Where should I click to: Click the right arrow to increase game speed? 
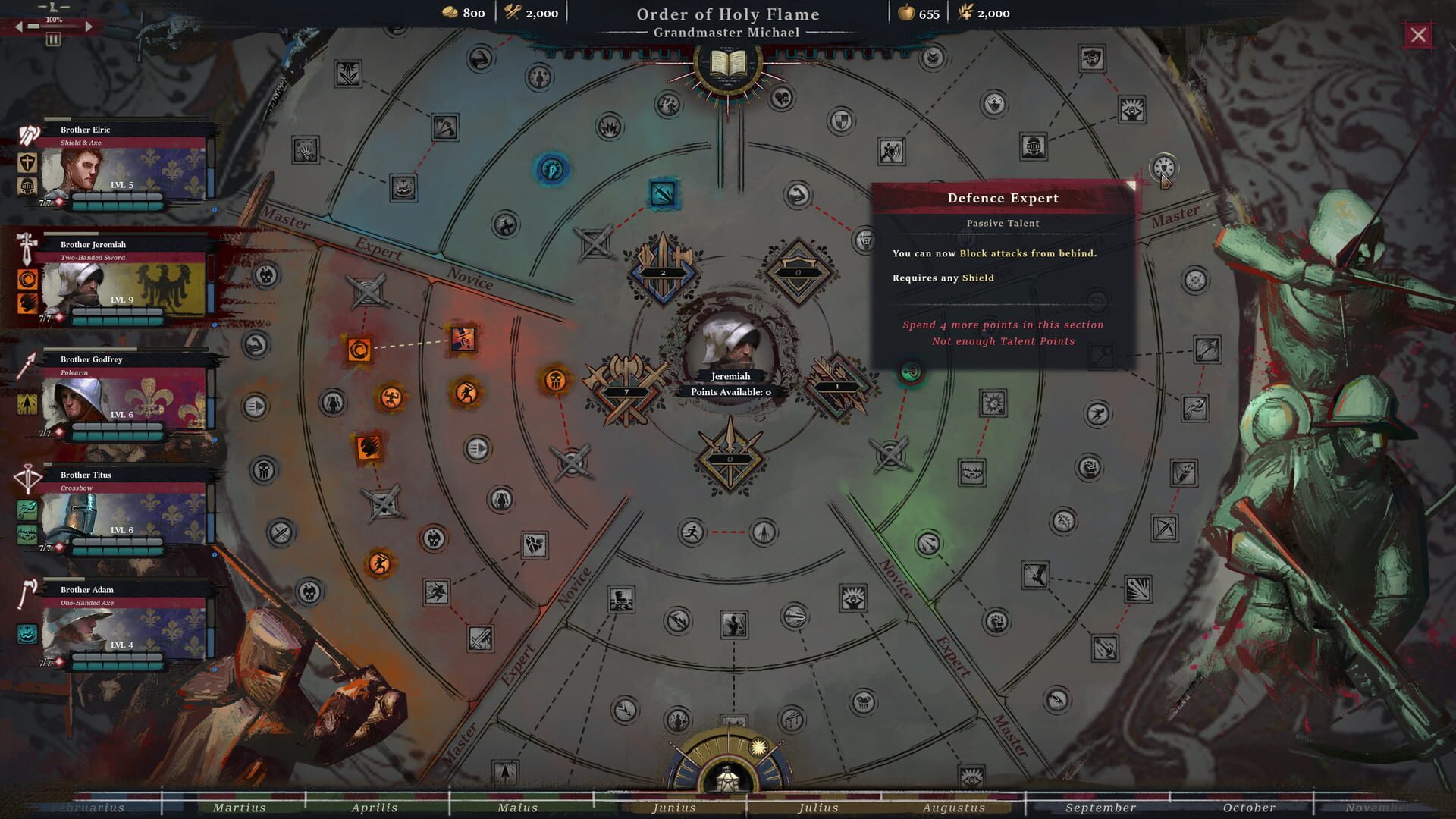click(89, 26)
